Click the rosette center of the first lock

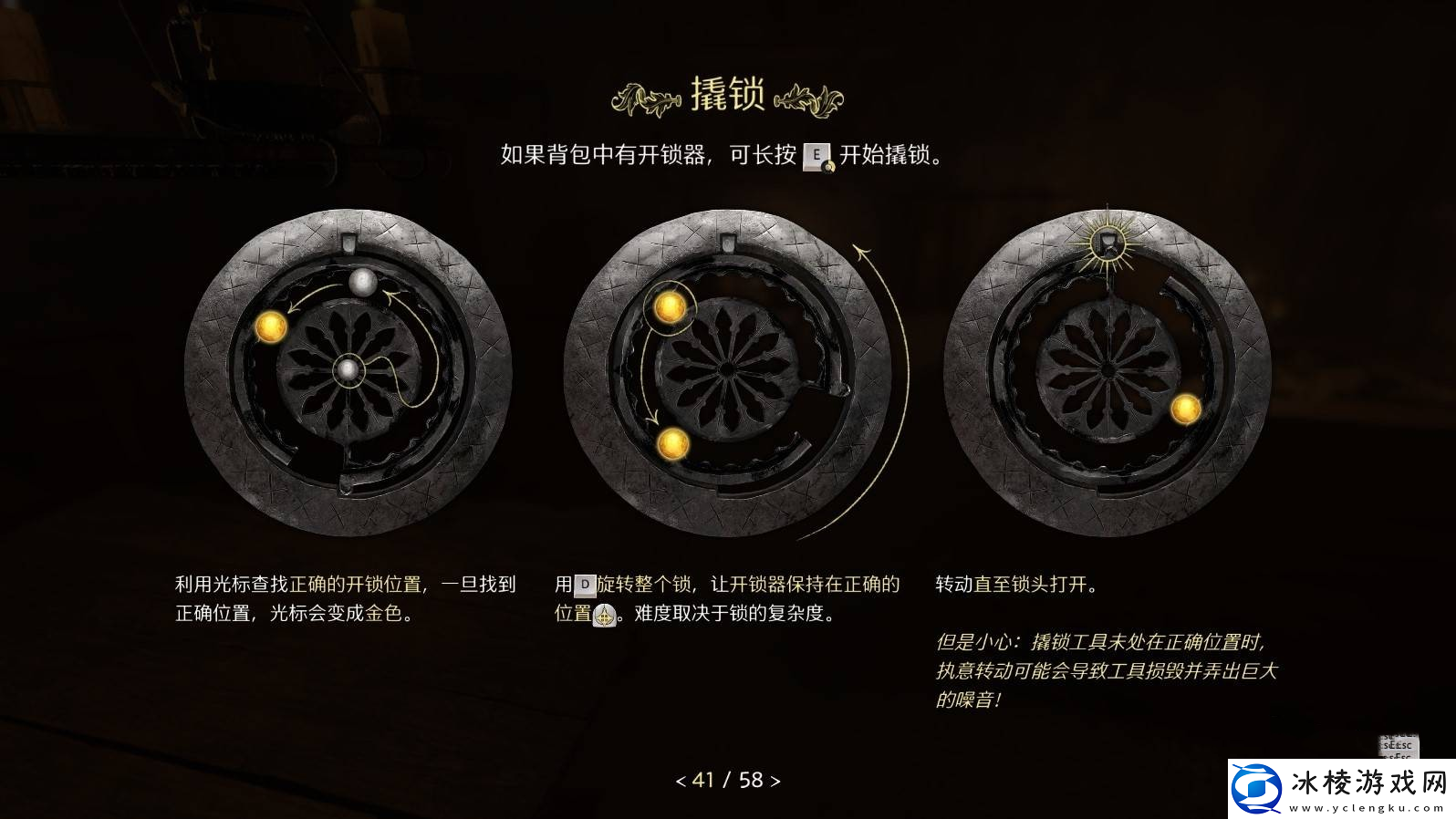point(349,369)
